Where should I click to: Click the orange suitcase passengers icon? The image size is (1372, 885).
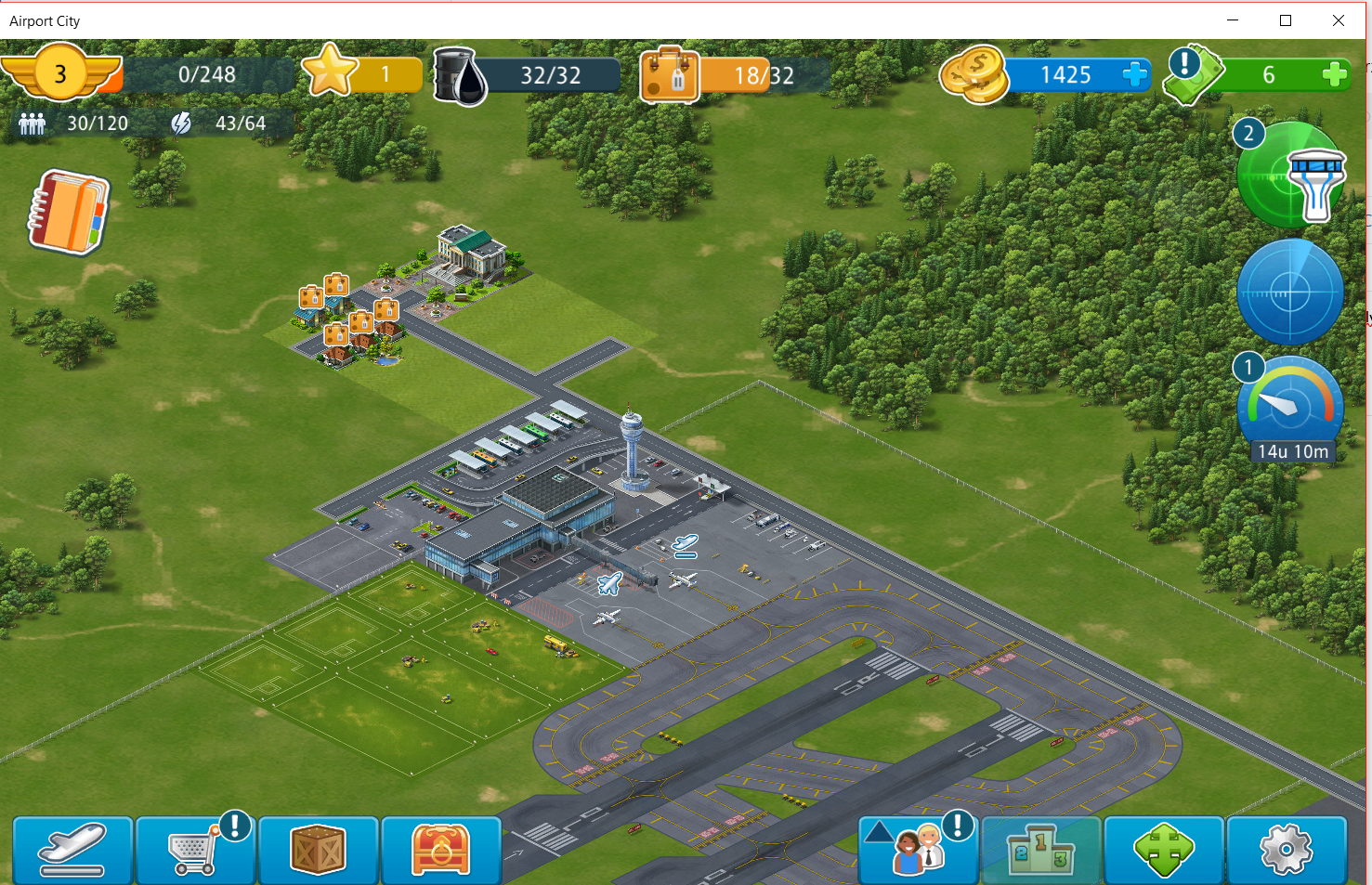(669, 75)
